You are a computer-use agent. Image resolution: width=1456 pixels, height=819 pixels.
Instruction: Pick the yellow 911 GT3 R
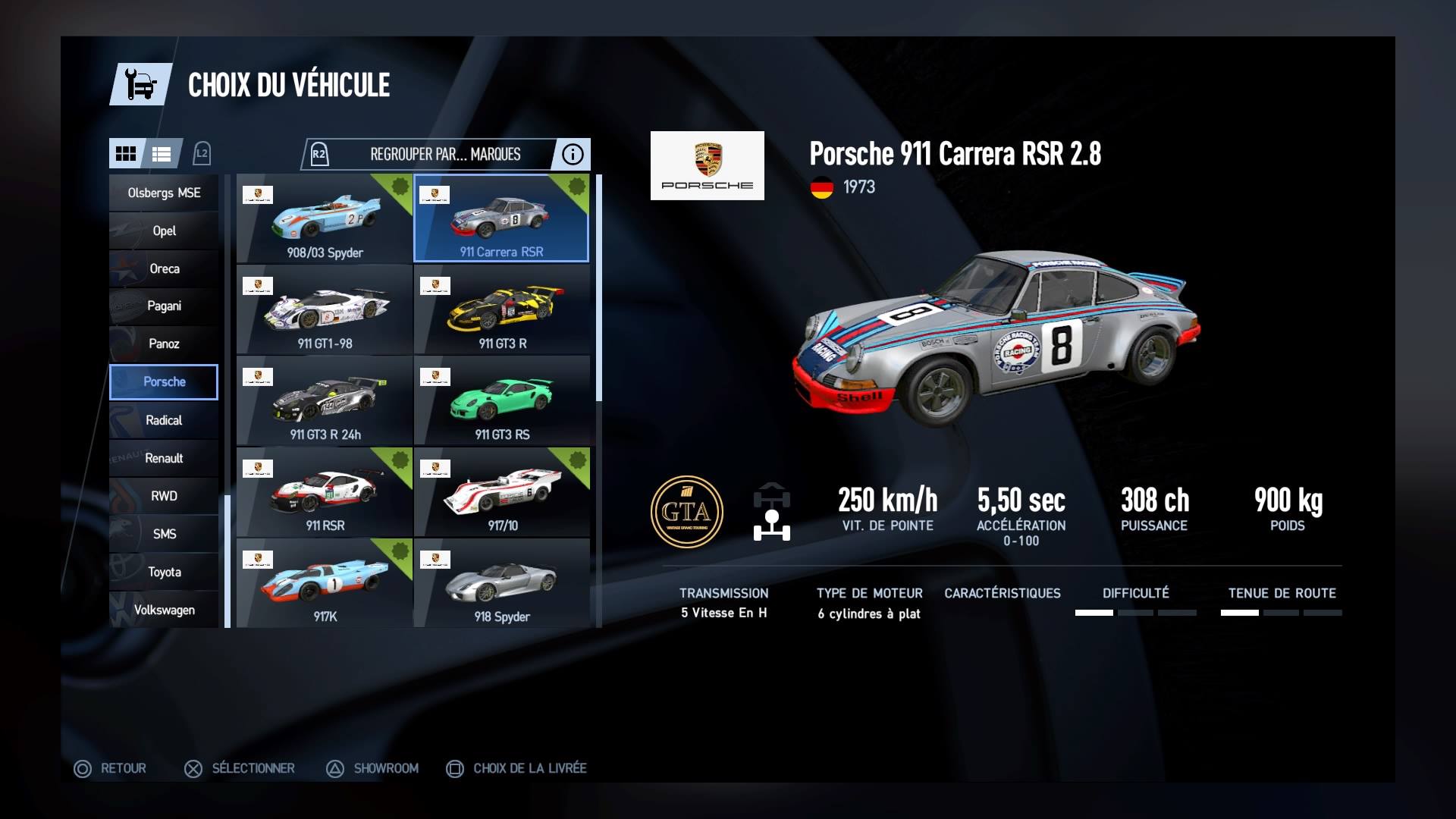point(502,309)
